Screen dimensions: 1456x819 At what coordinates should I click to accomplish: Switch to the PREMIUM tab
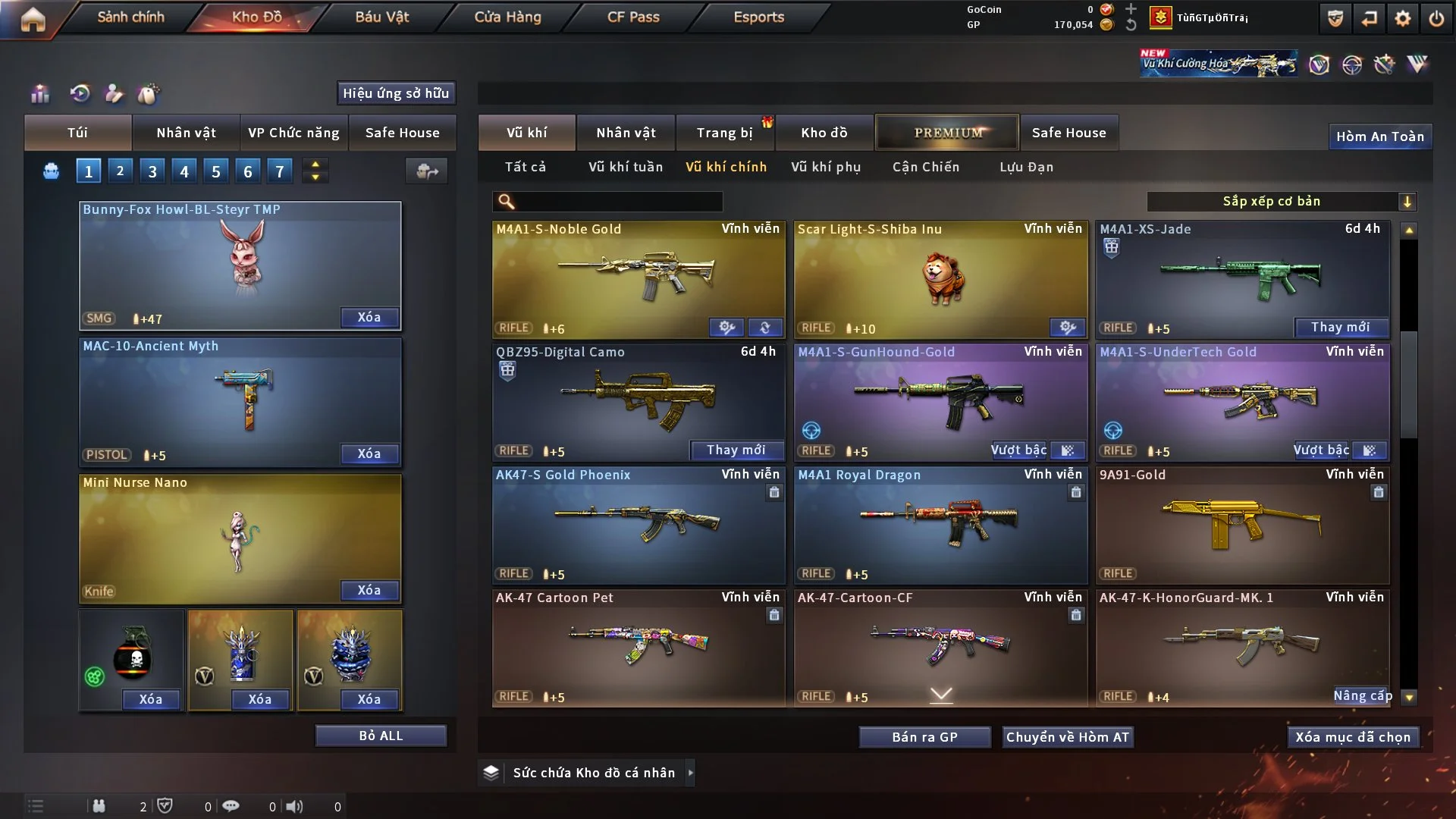(947, 133)
